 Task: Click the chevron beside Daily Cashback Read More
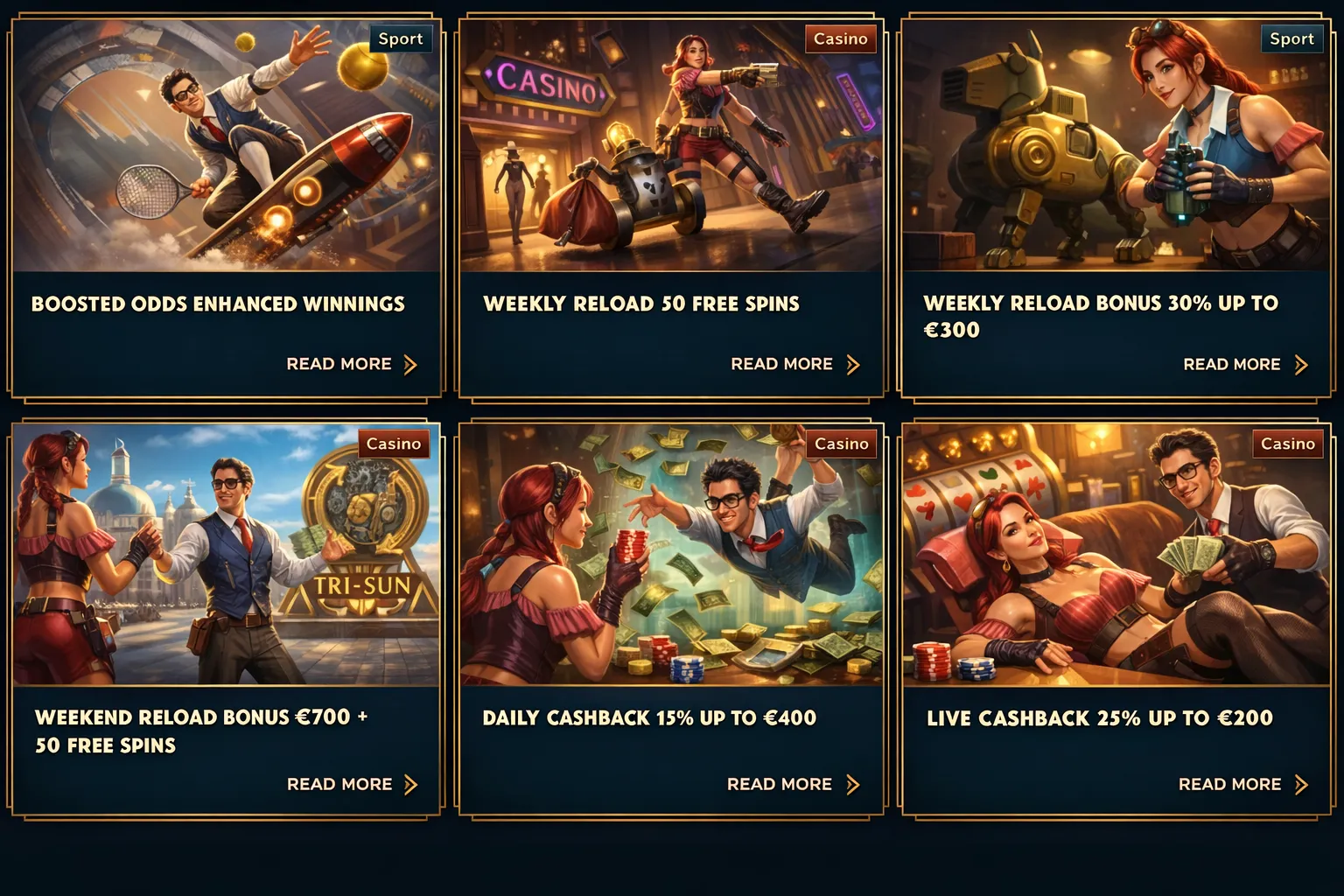click(x=854, y=784)
